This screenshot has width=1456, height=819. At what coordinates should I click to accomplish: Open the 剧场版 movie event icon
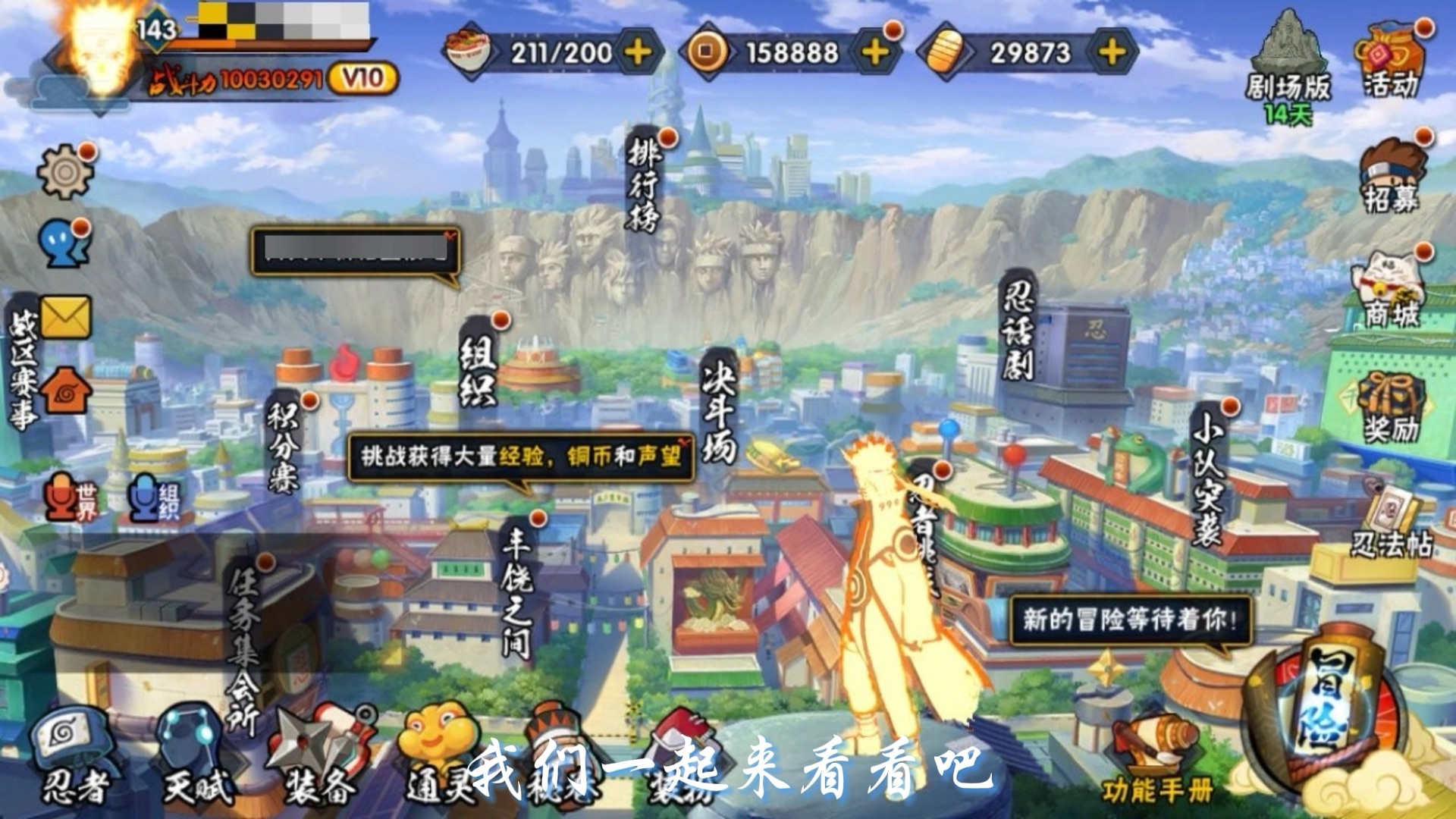click(x=1291, y=45)
